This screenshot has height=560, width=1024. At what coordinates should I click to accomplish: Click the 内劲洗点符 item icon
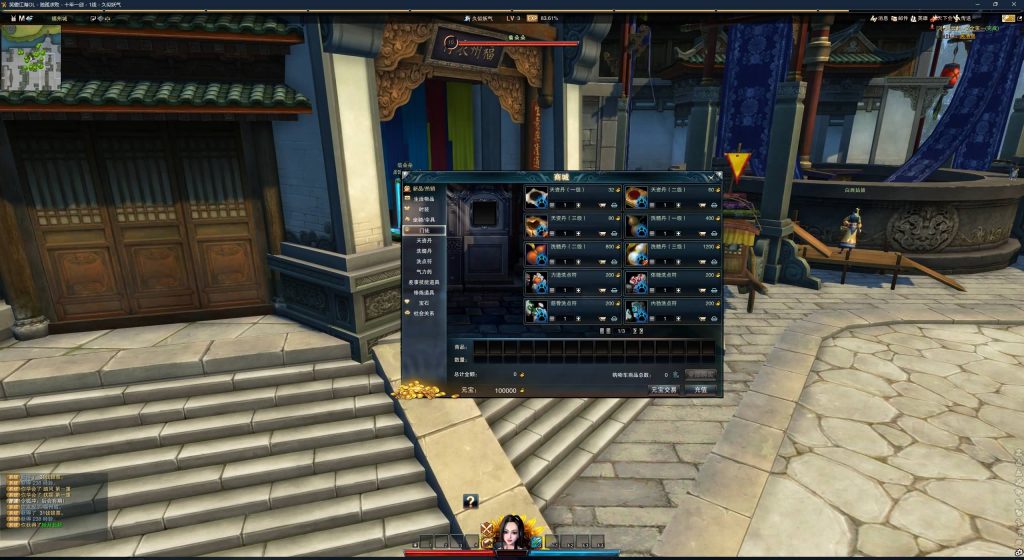[x=635, y=311]
